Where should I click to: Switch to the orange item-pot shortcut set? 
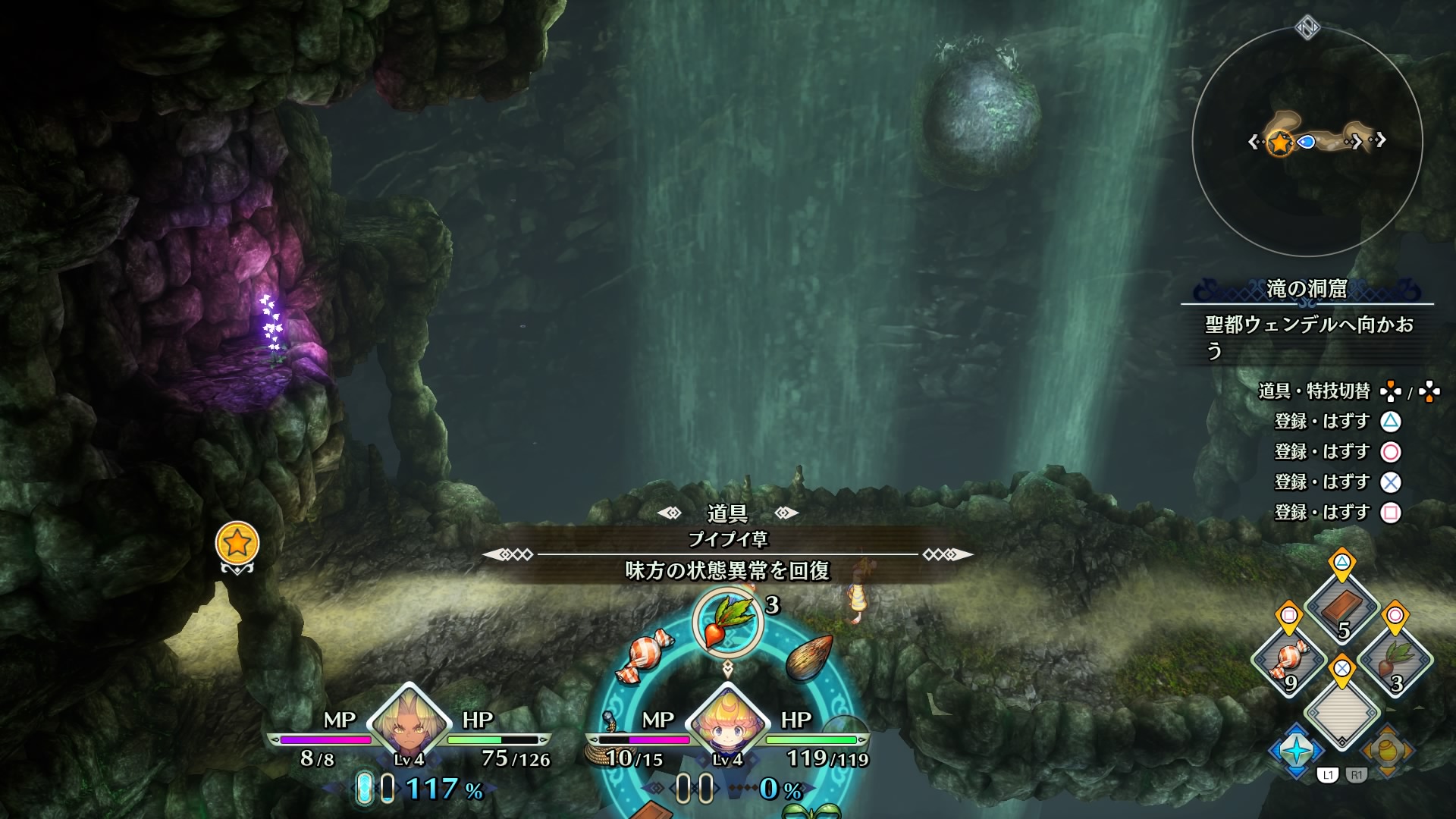[x=1387, y=750]
